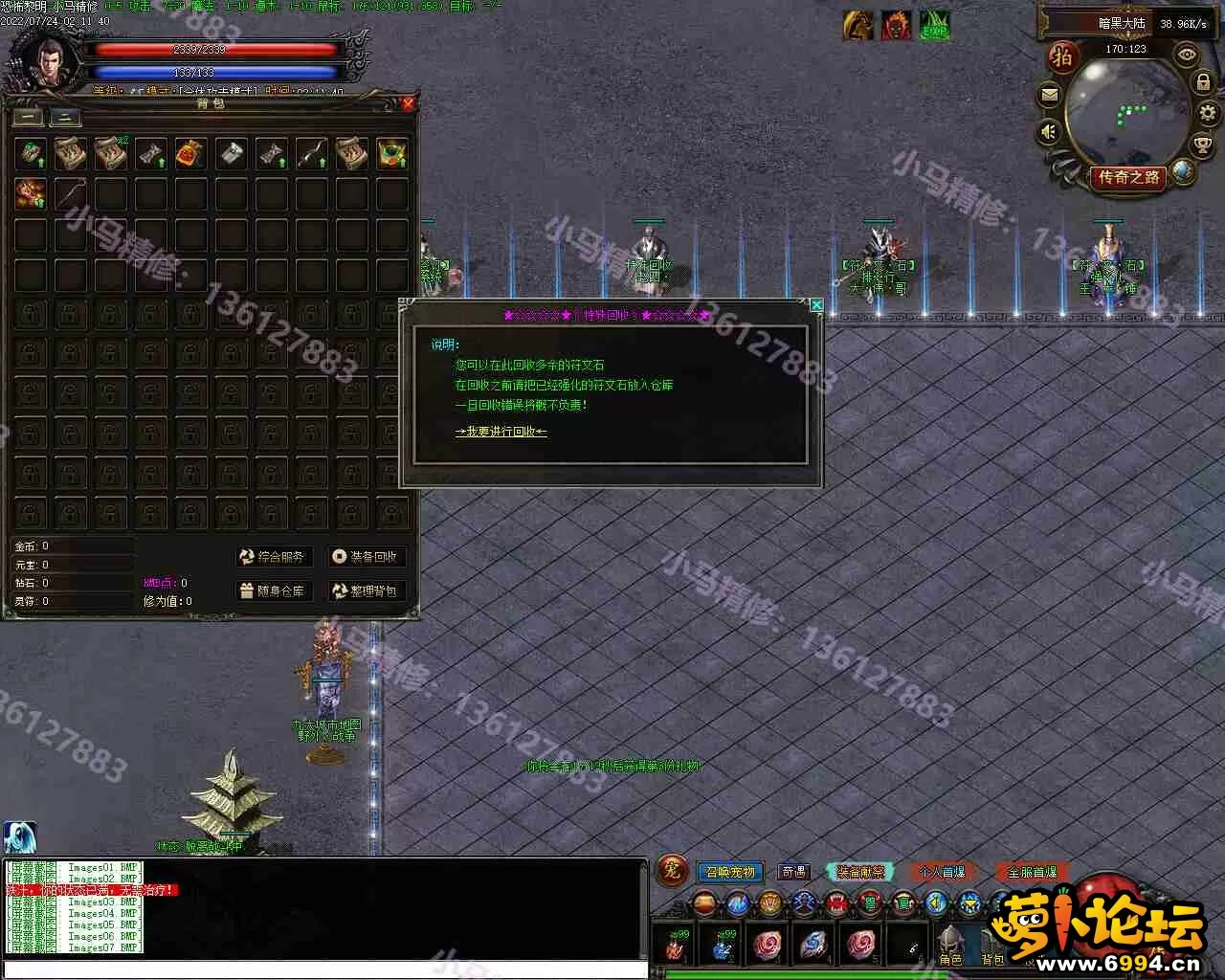This screenshot has width=1225, height=980.
Task: Open the 装备献祭 menu
Action: [x=859, y=872]
